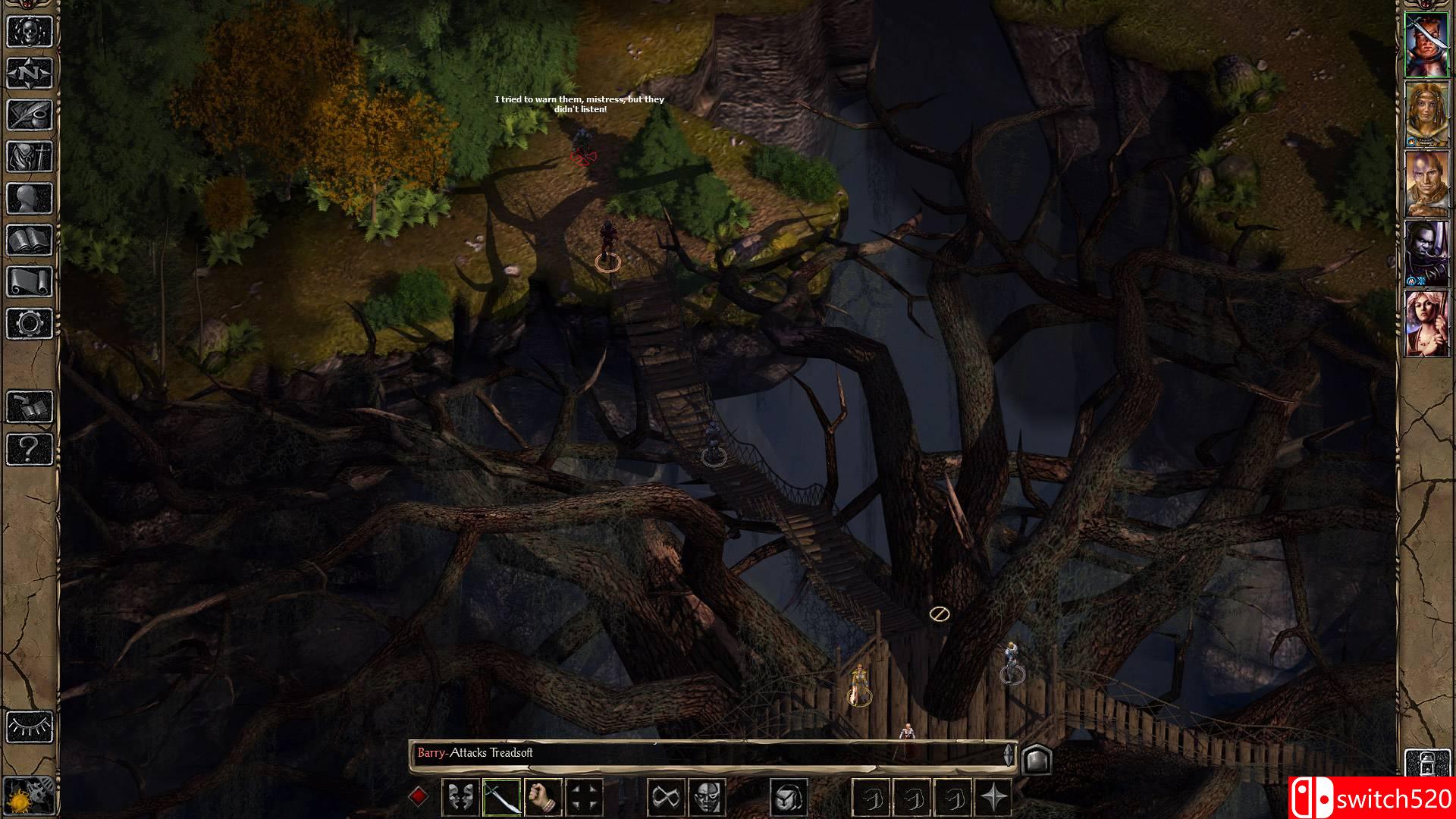Open the mage spellbook icon
Viewport: 1456px width, 819px height.
click(x=30, y=240)
